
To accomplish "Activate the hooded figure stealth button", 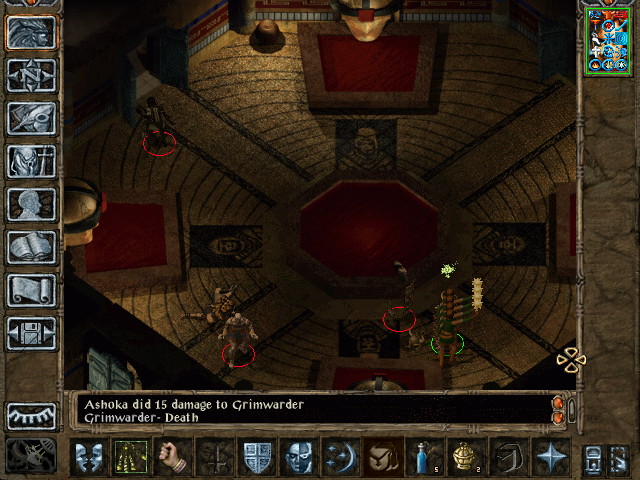I will tap(384, 456).
